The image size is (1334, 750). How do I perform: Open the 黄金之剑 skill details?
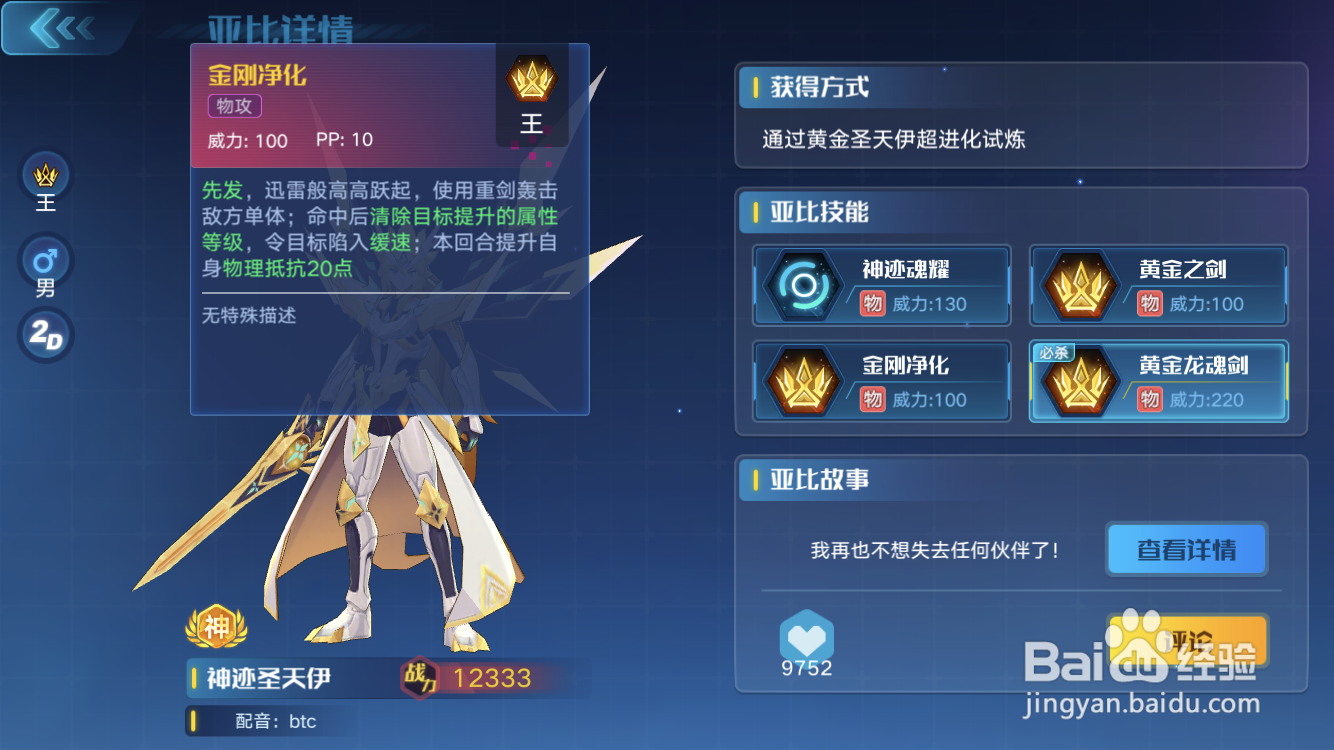tap(1080, 284)
